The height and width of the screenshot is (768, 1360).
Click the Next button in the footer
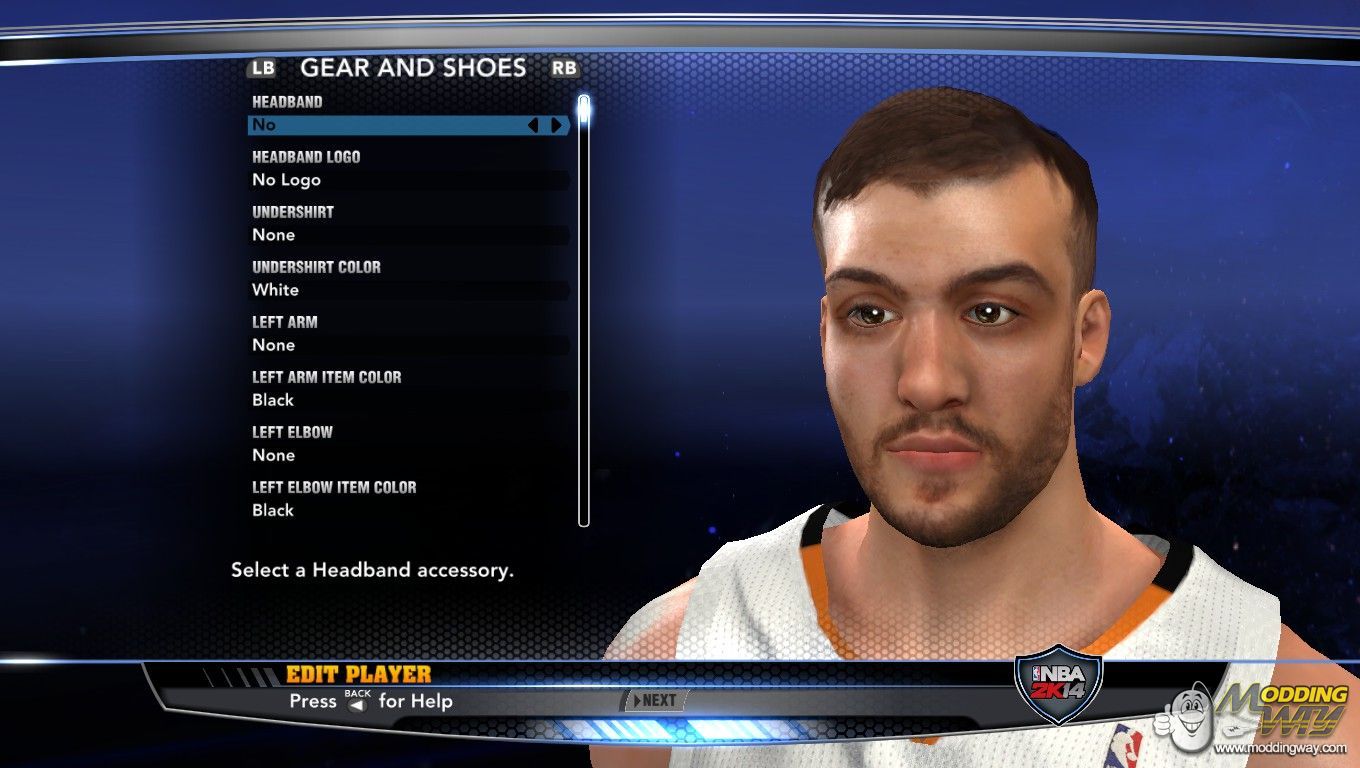[655, 701]
